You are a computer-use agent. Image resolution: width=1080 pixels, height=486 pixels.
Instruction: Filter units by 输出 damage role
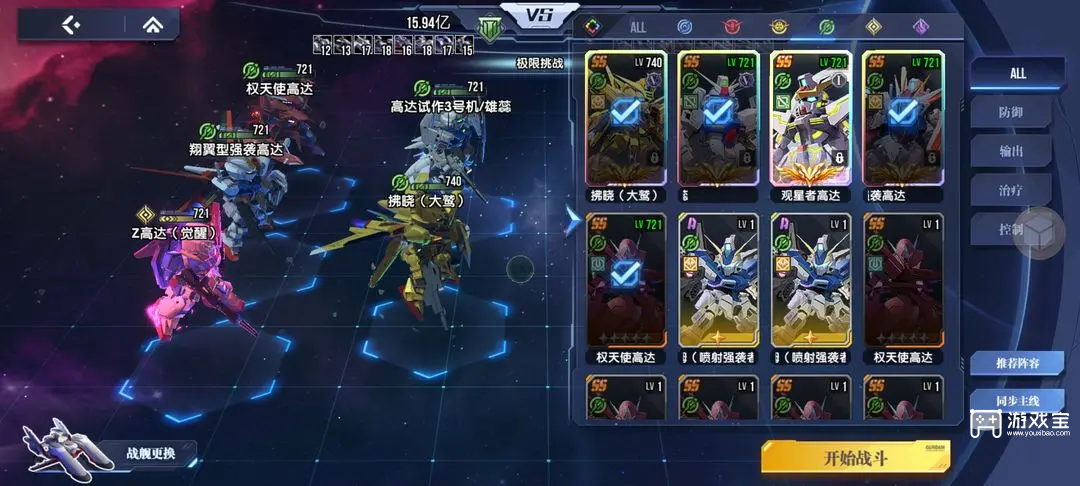coord(1010,151)
